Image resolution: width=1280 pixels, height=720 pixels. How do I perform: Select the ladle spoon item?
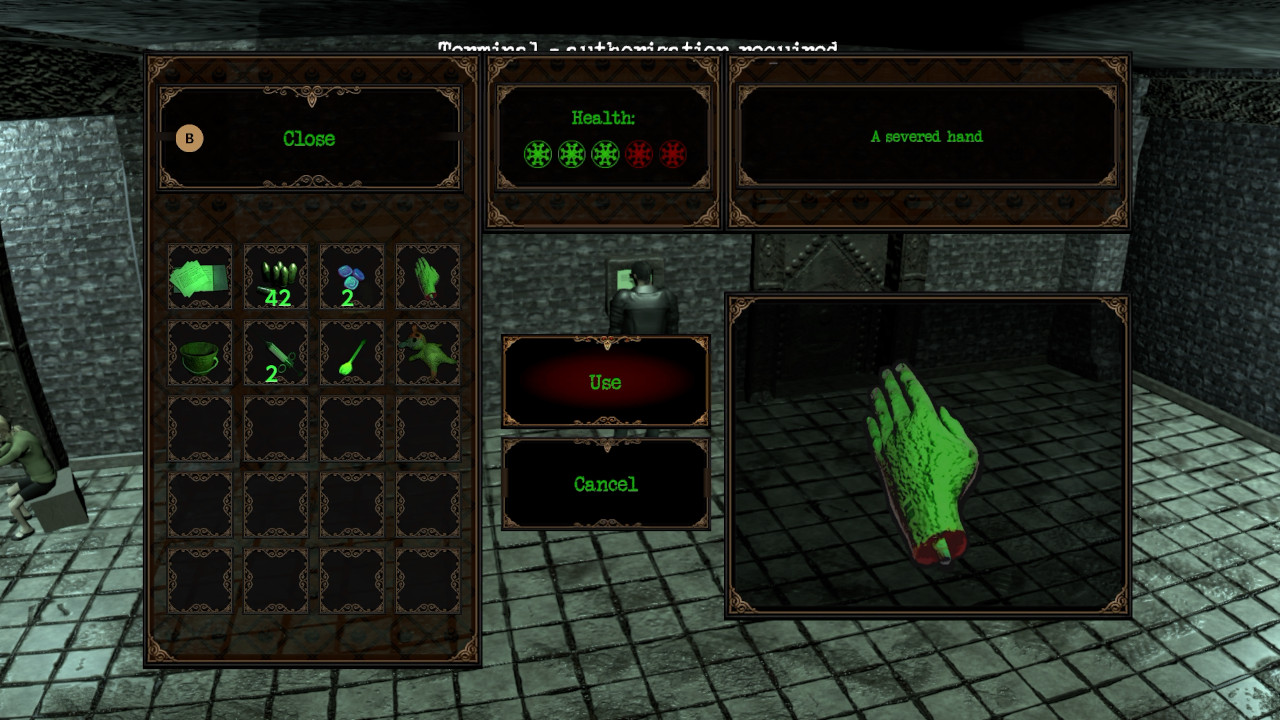tap(350, 352)
